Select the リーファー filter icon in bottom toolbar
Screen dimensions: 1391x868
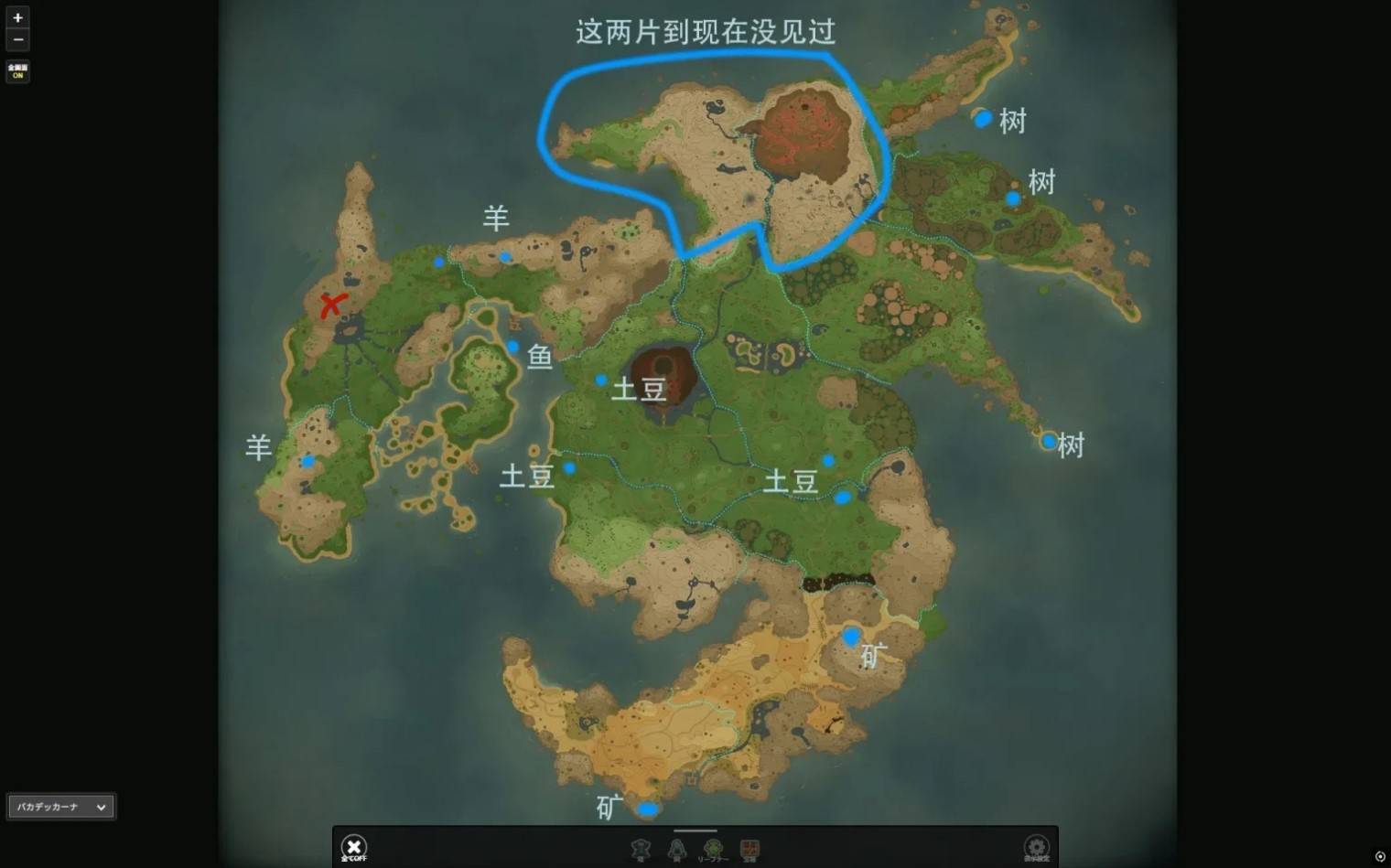tap(712, 849)
